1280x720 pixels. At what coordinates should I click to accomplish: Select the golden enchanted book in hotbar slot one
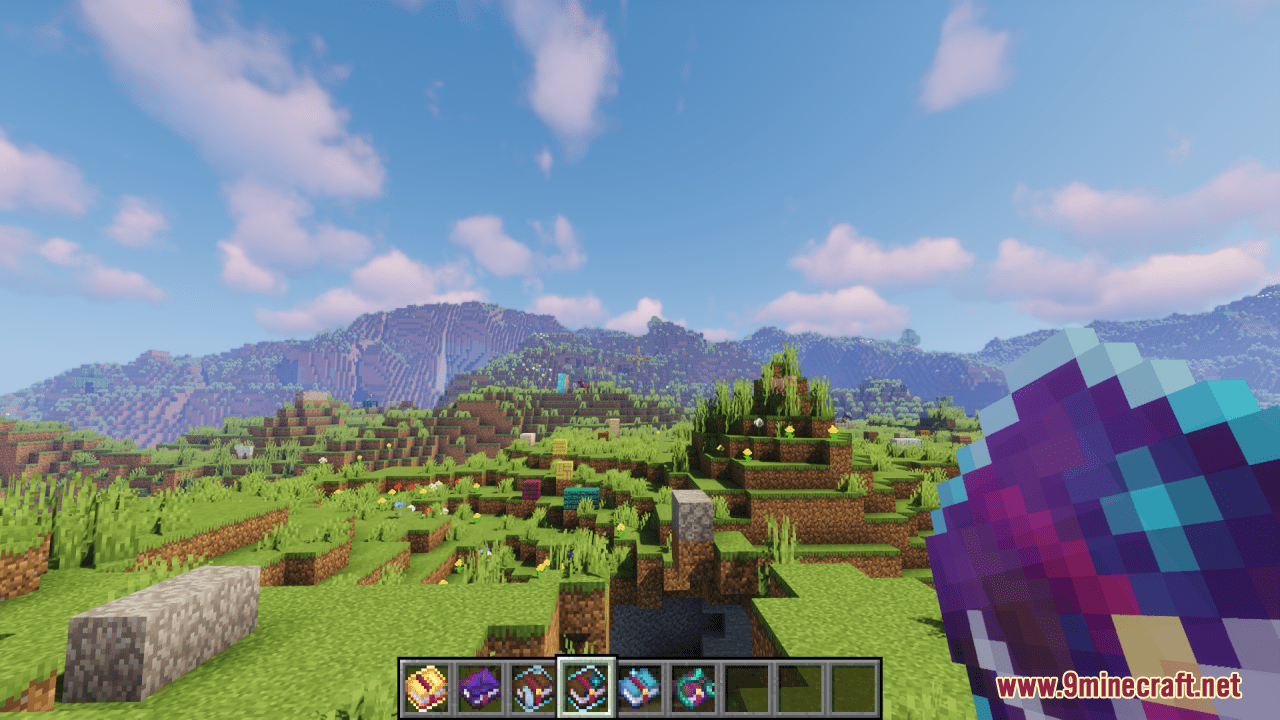[426, 689]
